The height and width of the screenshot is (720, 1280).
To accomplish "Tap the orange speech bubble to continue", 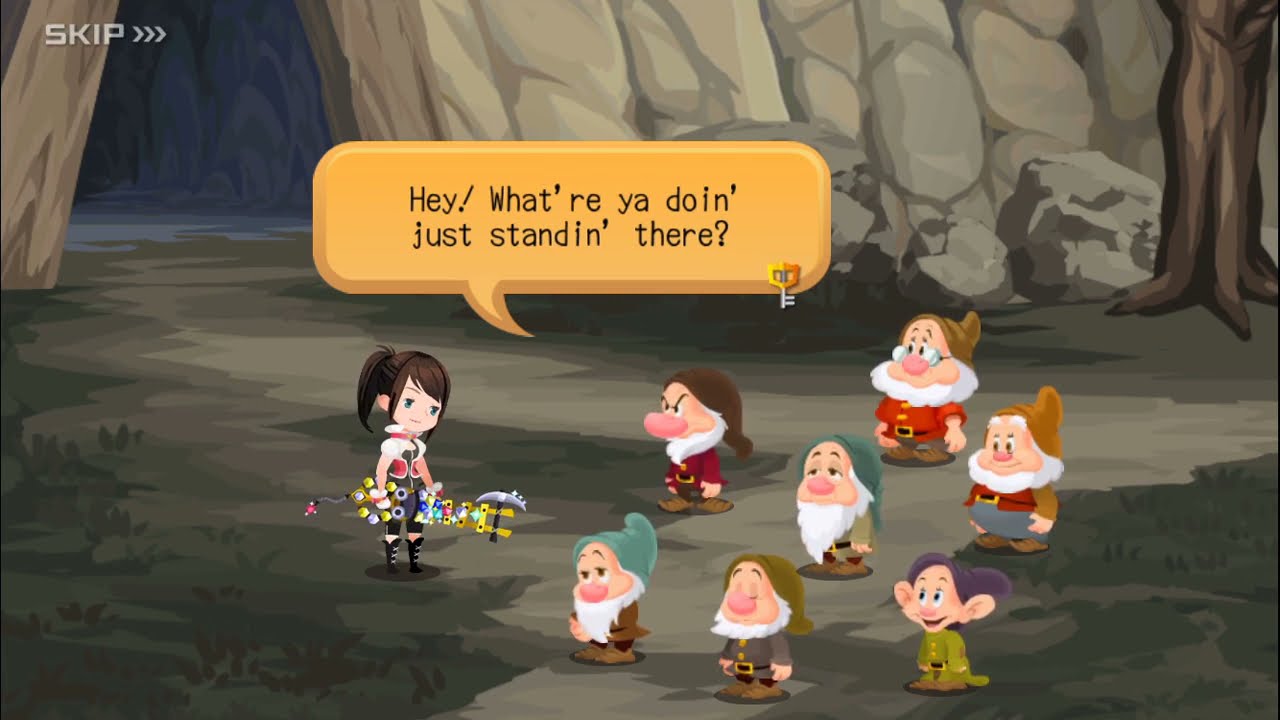I will (571, 218).
